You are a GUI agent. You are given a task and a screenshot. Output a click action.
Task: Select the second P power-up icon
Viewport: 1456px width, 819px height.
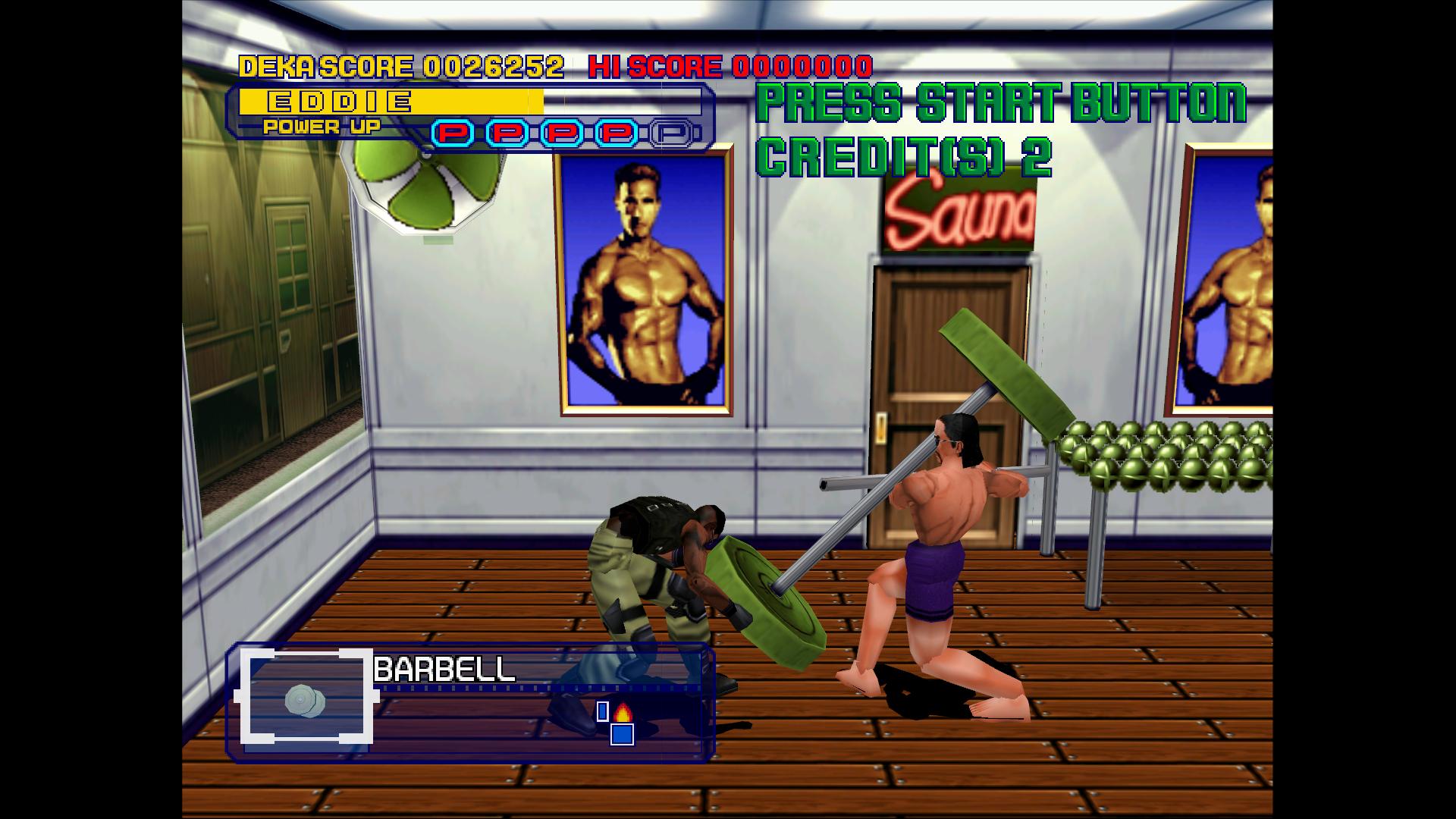(508, 132)
